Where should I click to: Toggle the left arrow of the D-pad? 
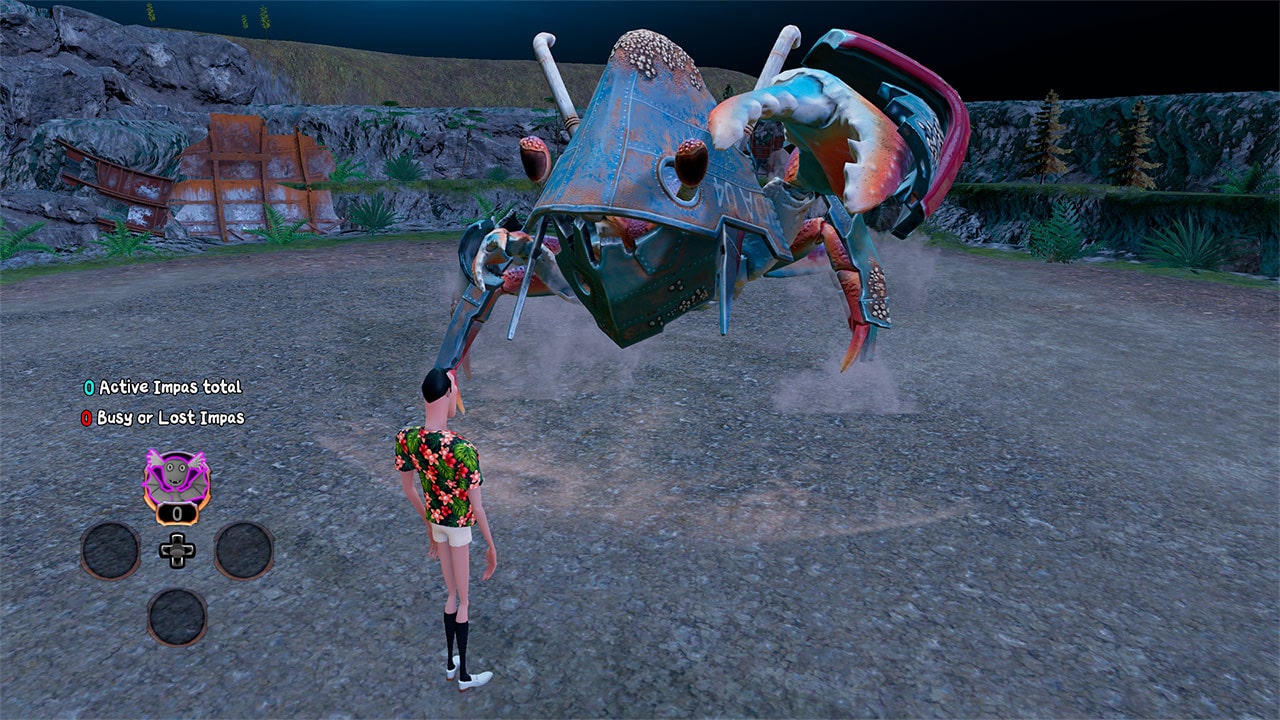pos(166,551)
